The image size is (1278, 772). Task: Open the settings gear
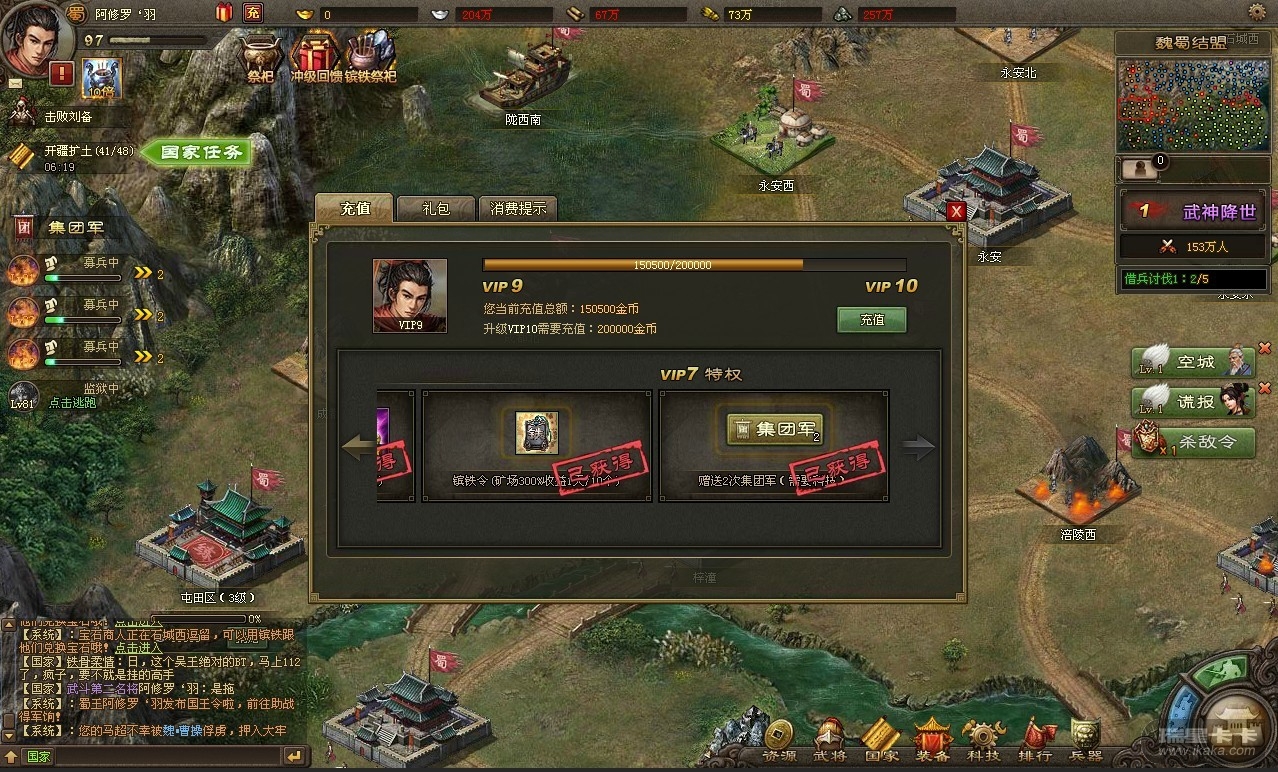pos(1258,12)
